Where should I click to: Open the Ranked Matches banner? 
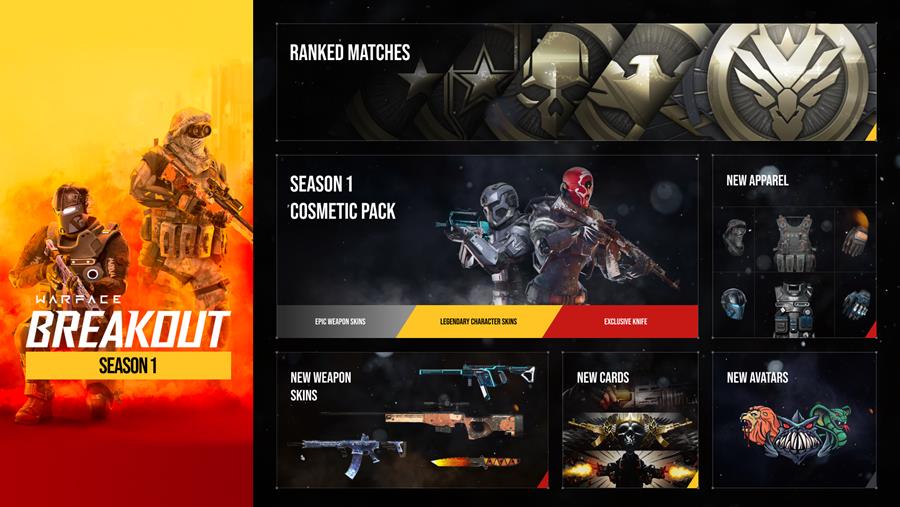576,82
